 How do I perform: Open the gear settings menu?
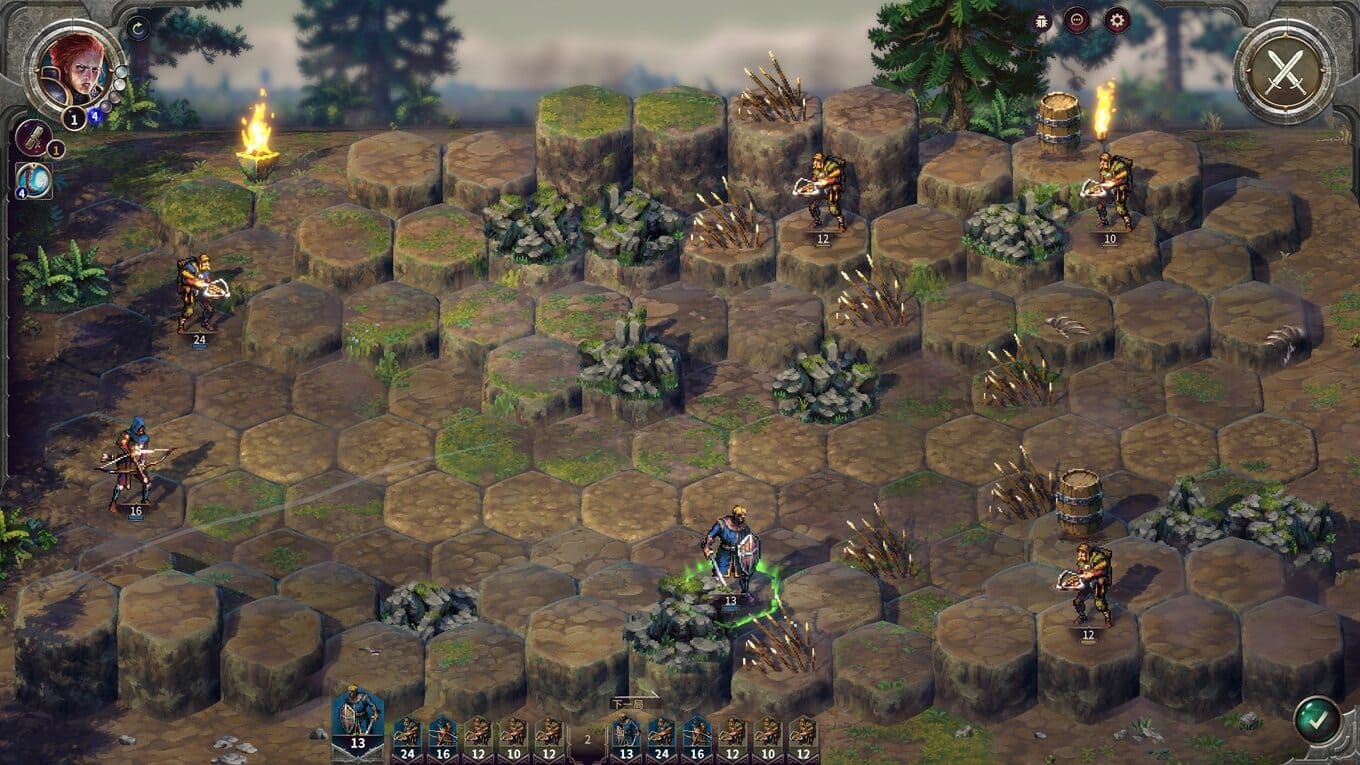1116,20
